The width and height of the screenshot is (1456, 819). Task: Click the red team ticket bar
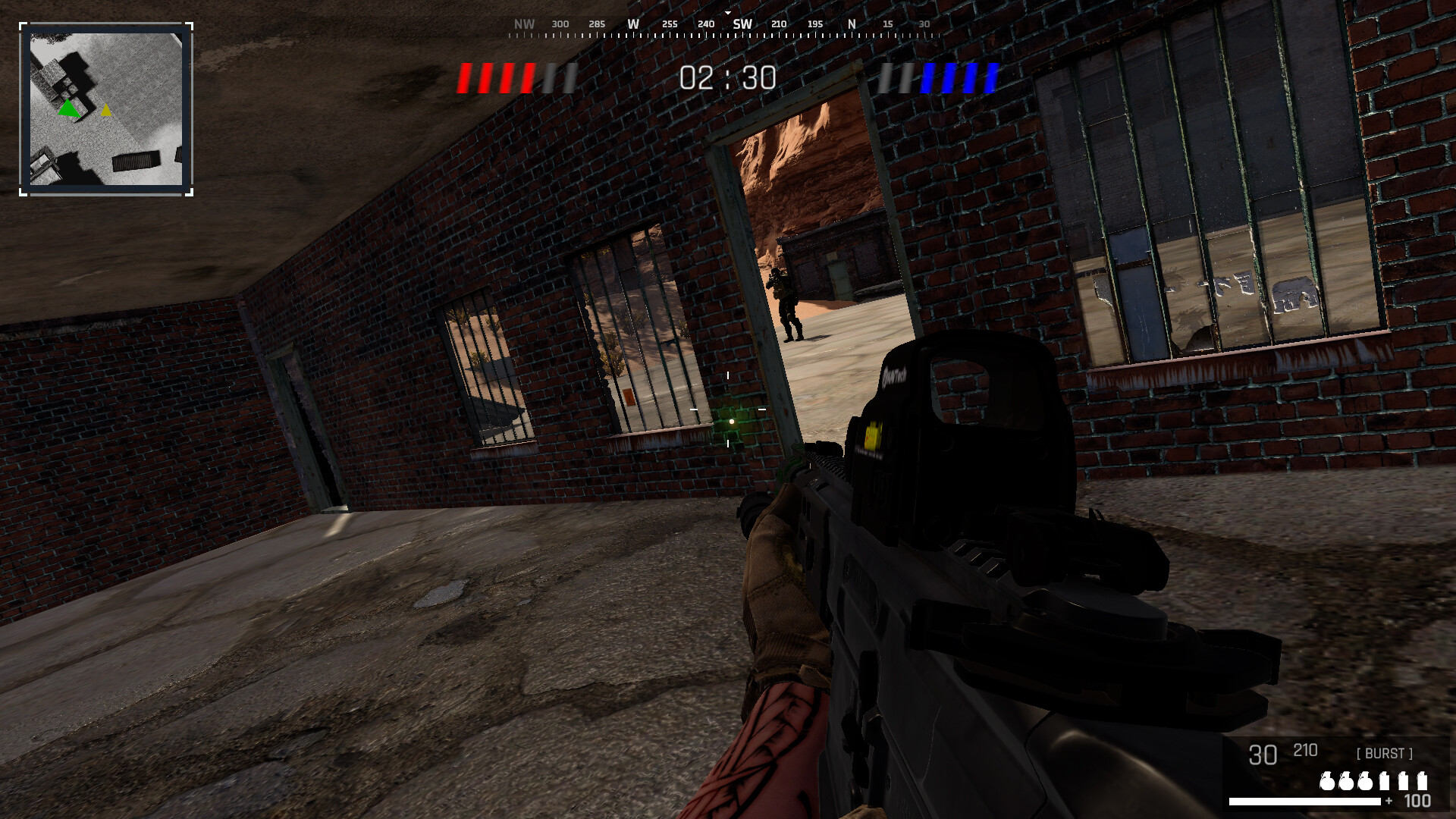498,77
